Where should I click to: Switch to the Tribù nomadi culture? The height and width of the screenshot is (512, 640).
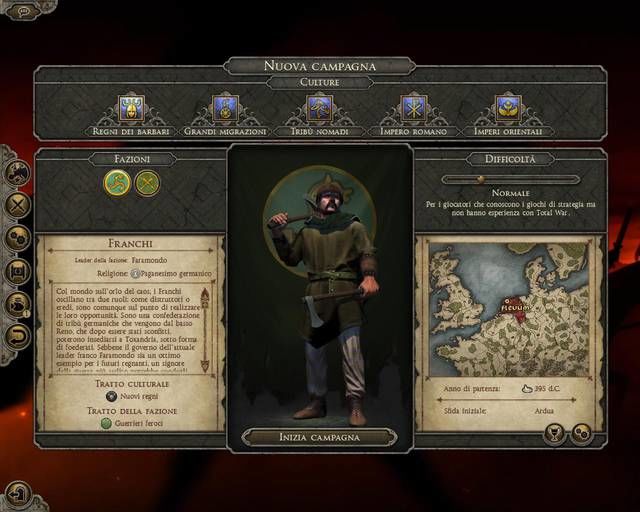coord(319,109)
